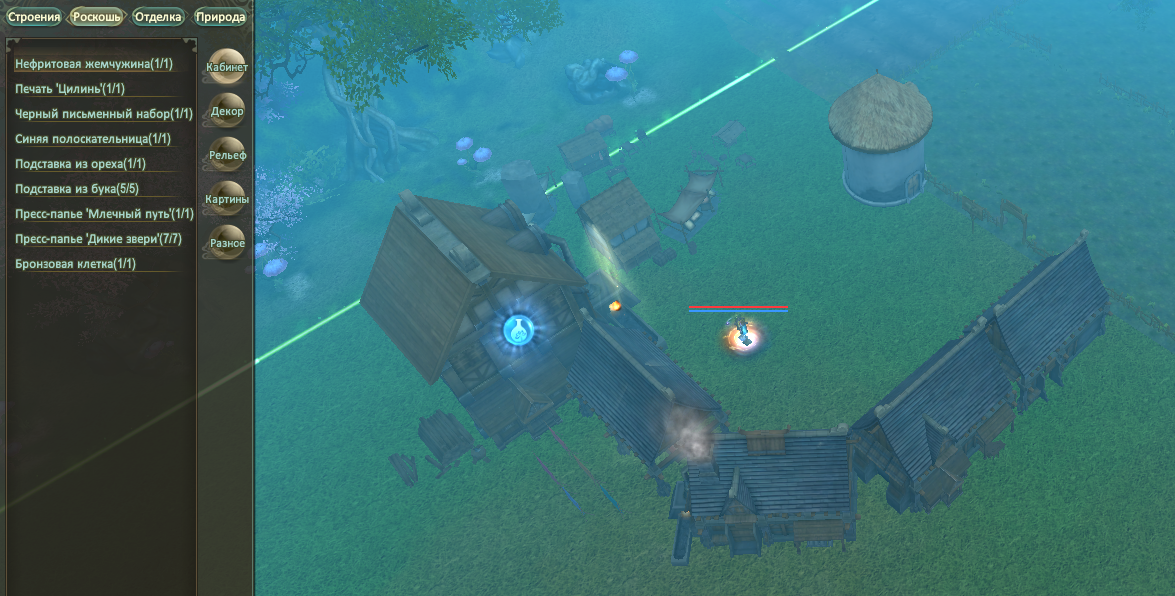1175x596 pixels.
Task: Open the Отделка tab
Action: [158, 16]
